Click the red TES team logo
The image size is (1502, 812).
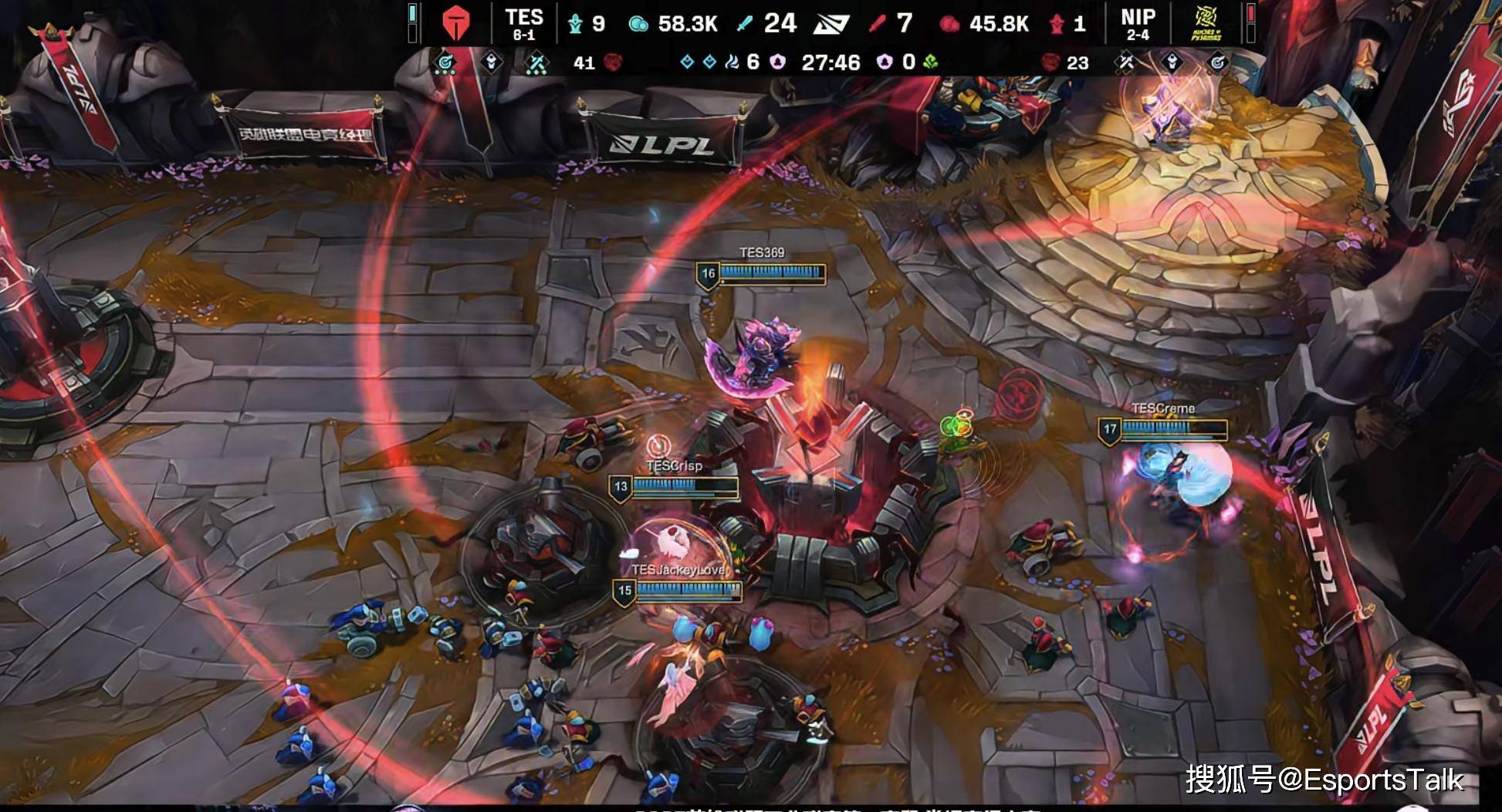click(462, 23)
